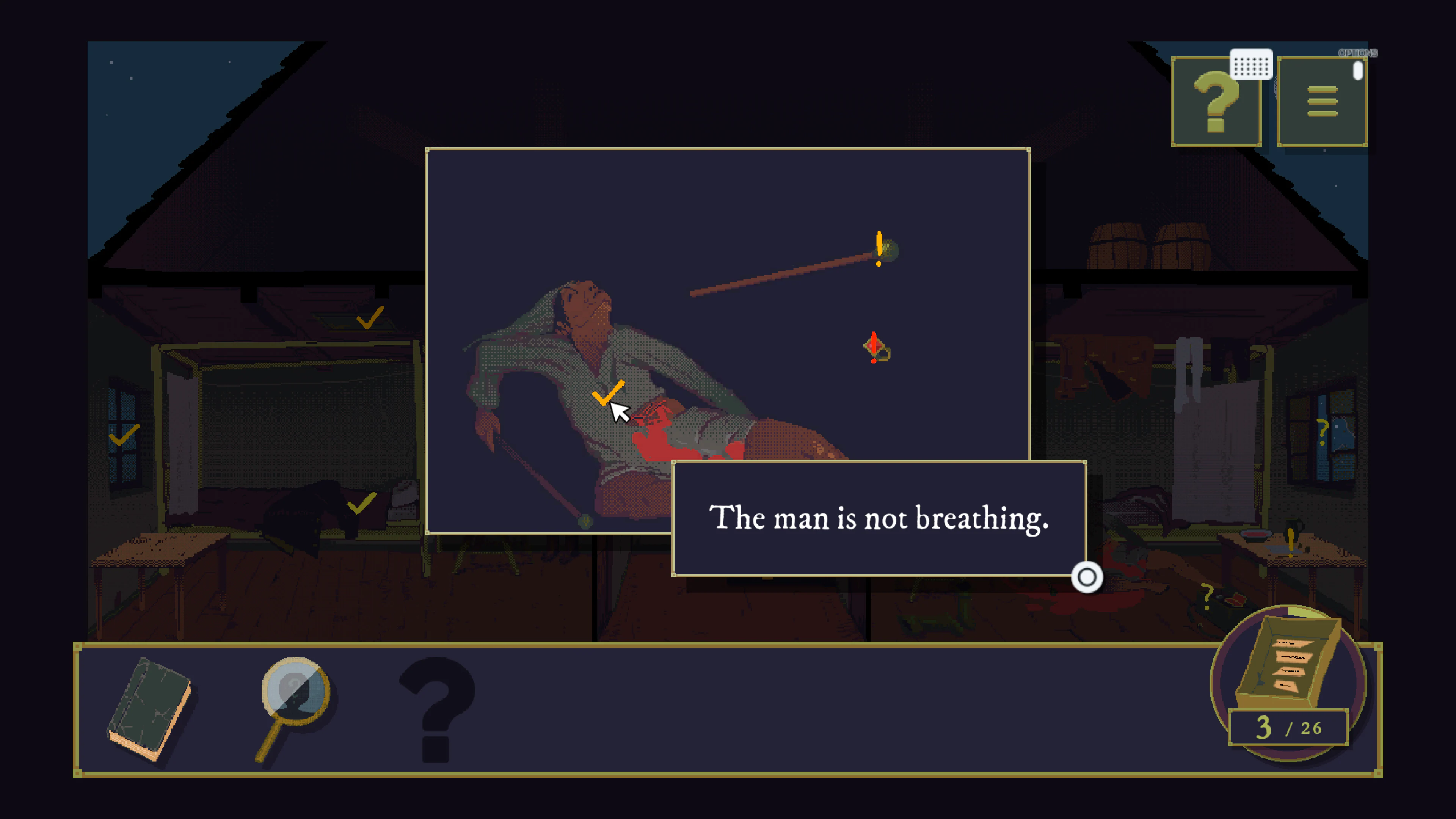Viewport: 1456px width, 819px height.
Task: Open the help panel with the question mark icon
Action: 1216,102
